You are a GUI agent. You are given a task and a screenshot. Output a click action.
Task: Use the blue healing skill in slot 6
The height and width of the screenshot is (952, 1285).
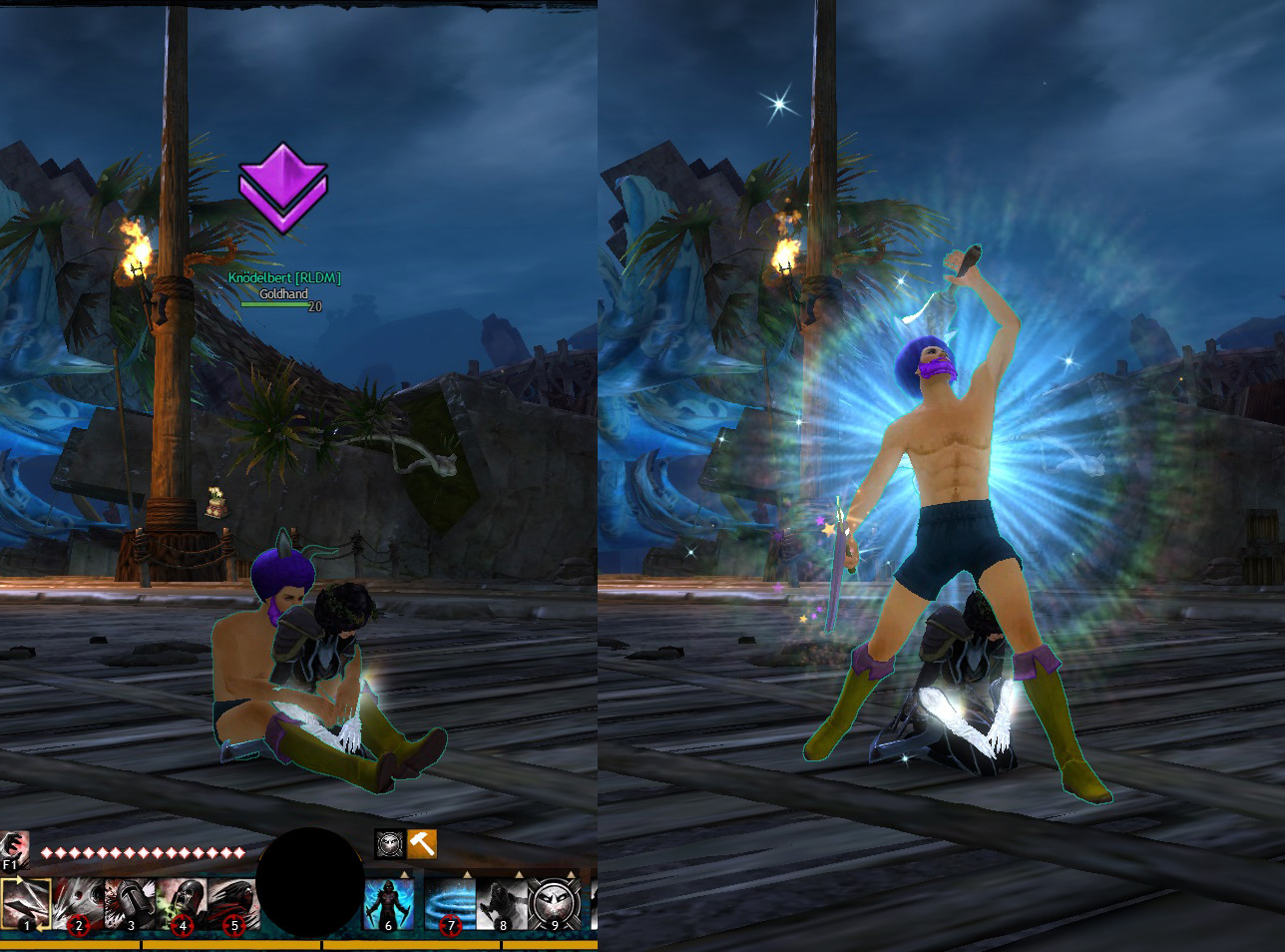pos(389,903)
